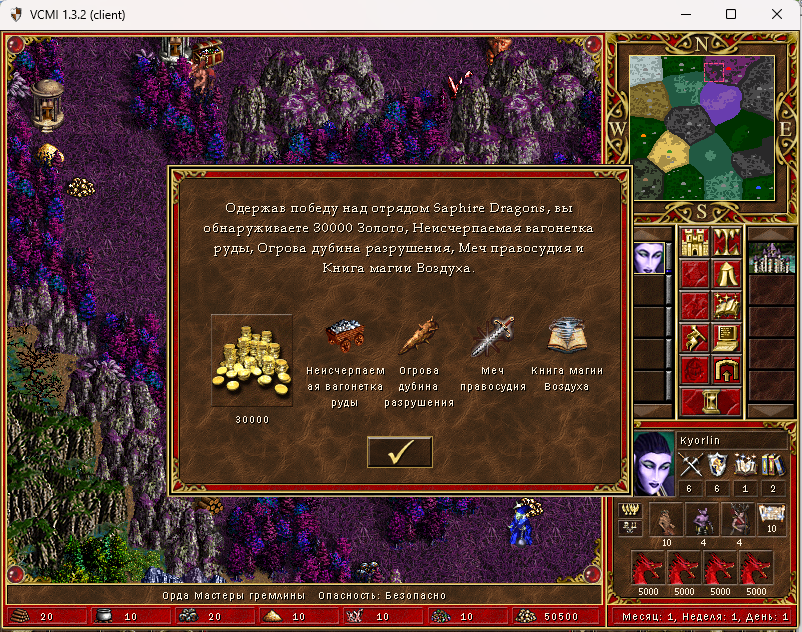Select the town thumbnail in the town list
Image resolution: width=802 pixels, height=632 pixels.
(765, 257)
